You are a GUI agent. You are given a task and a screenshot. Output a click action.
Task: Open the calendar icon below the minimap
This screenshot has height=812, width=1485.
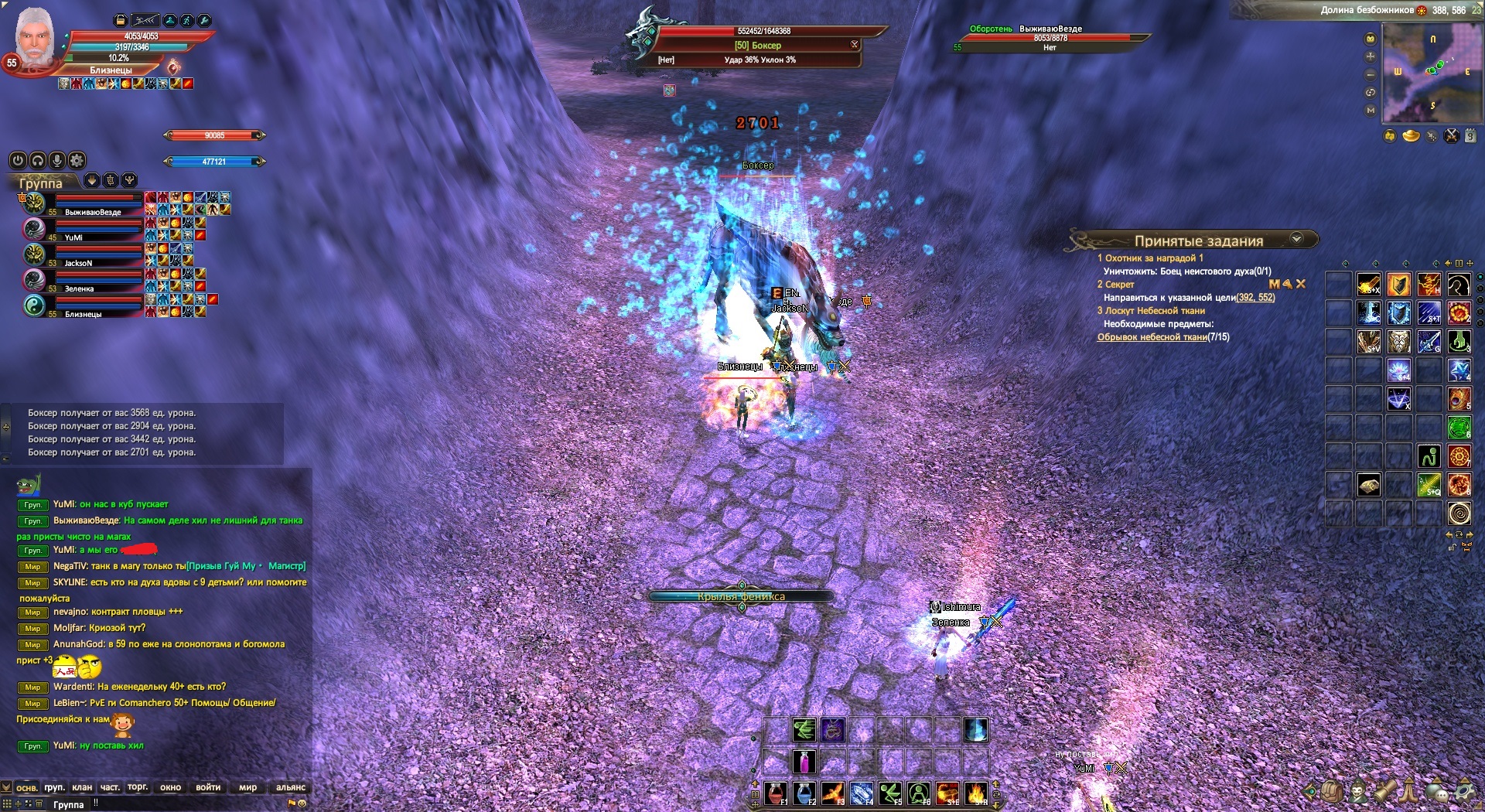point(1470,137)
